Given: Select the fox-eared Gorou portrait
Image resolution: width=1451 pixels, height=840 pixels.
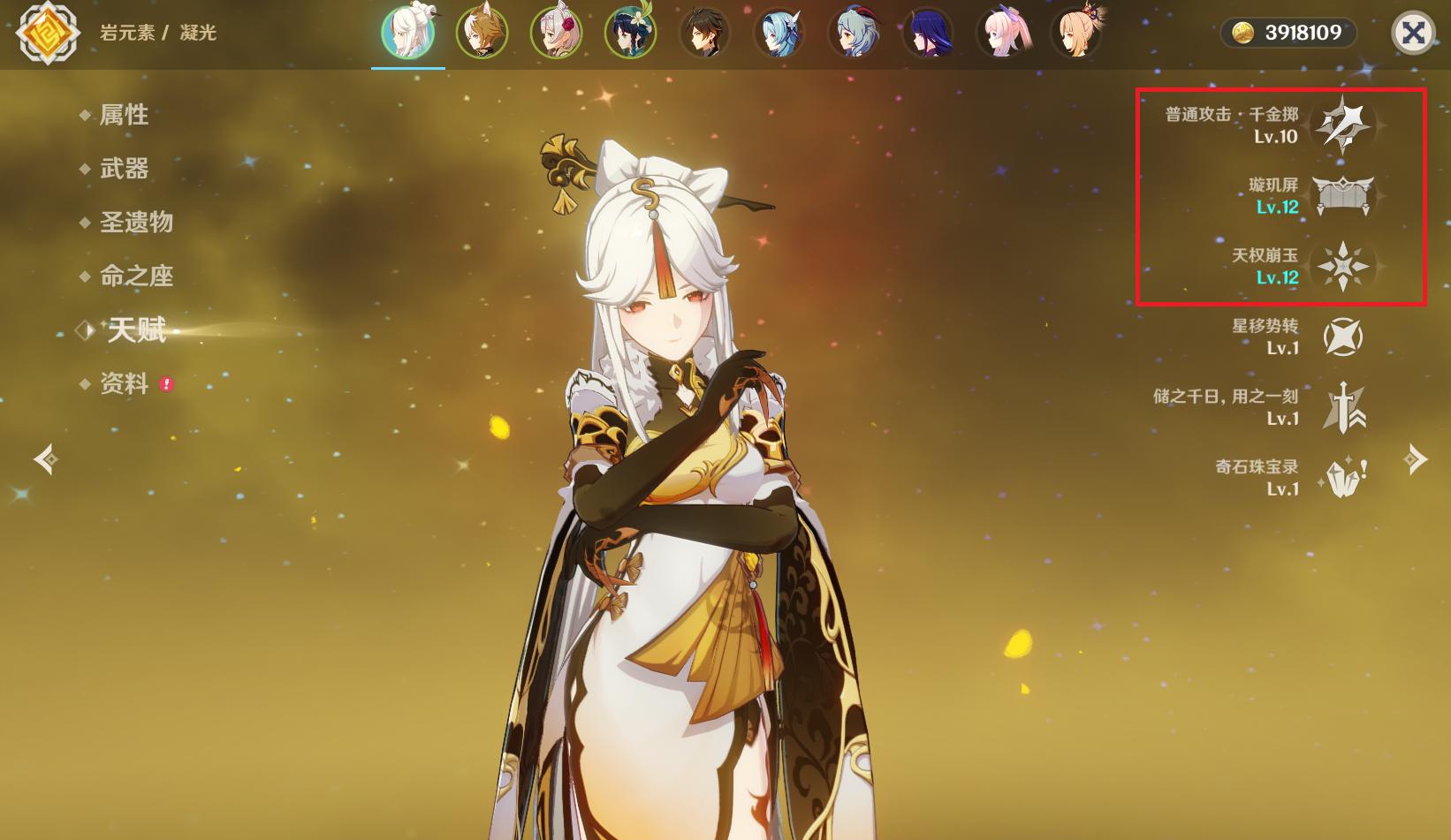Looking at the screenshot, I should point(482,33).
